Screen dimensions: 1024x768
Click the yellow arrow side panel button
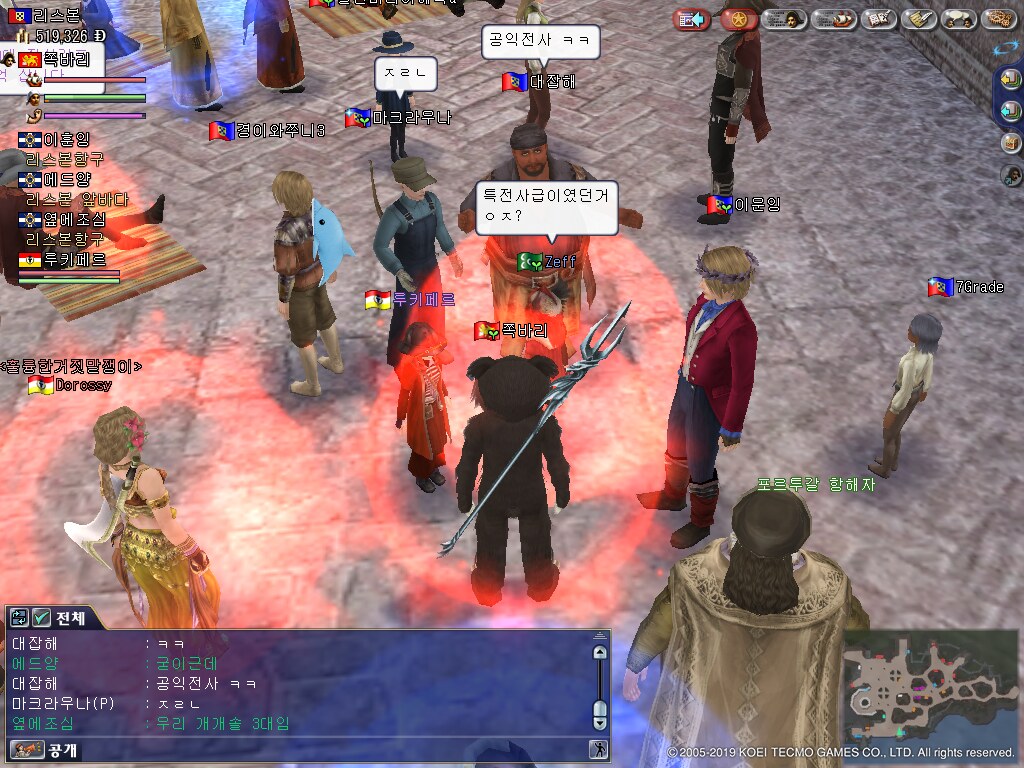1011,80
